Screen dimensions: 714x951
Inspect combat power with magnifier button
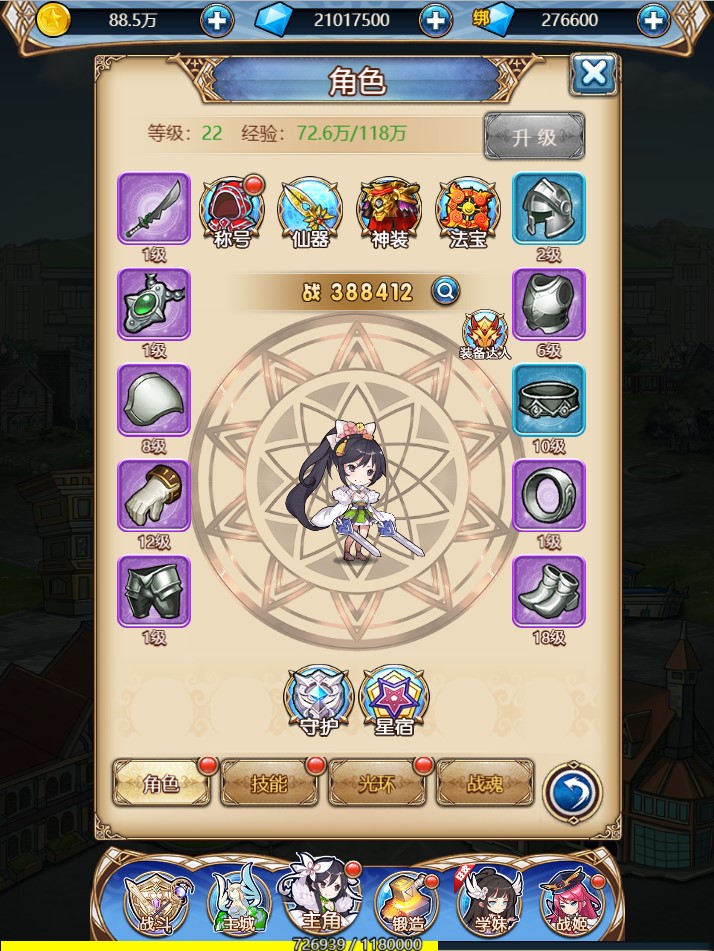coord(446,291)
